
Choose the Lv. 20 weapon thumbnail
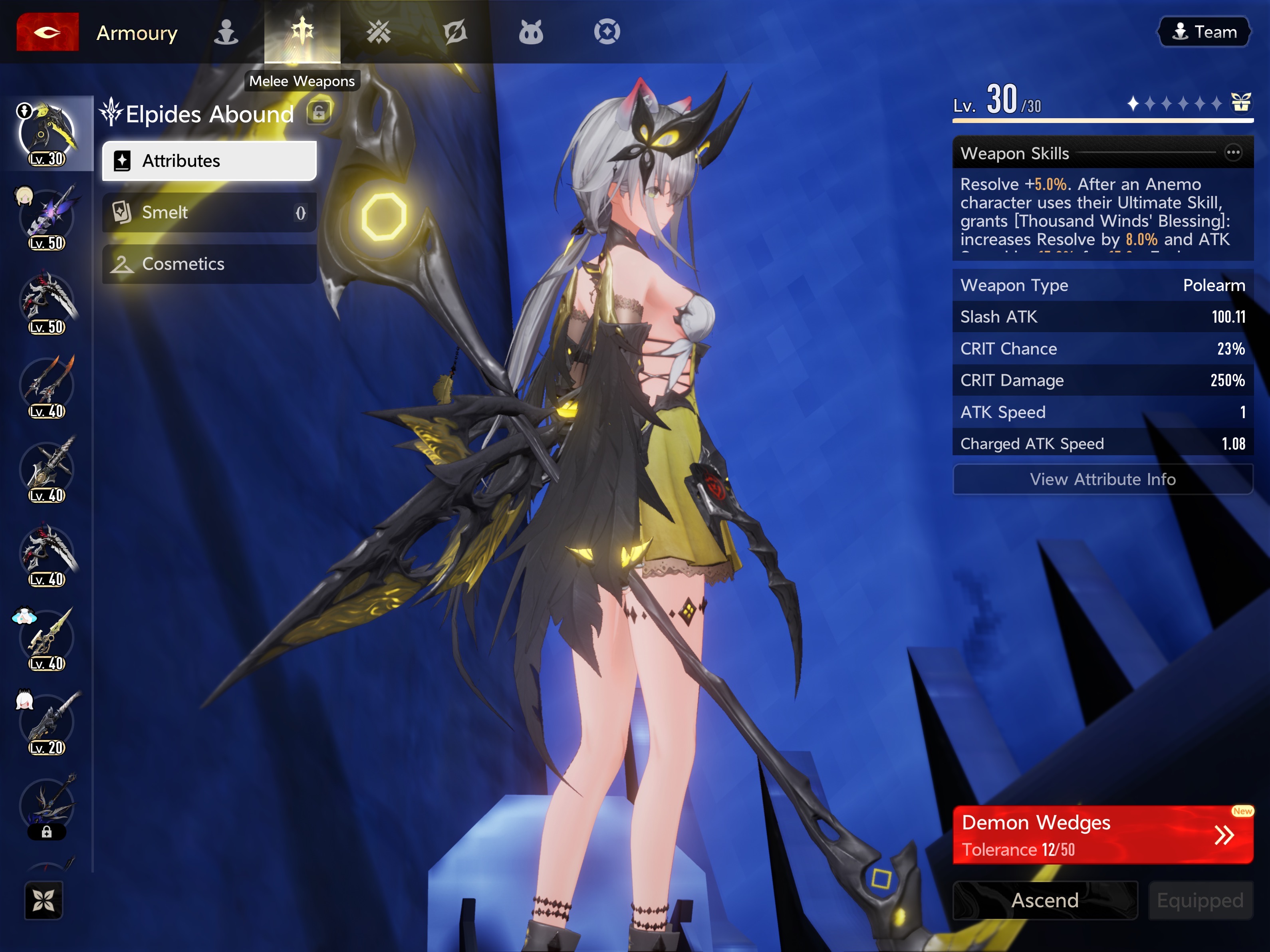pyautogui.click(x=47, y=724)
